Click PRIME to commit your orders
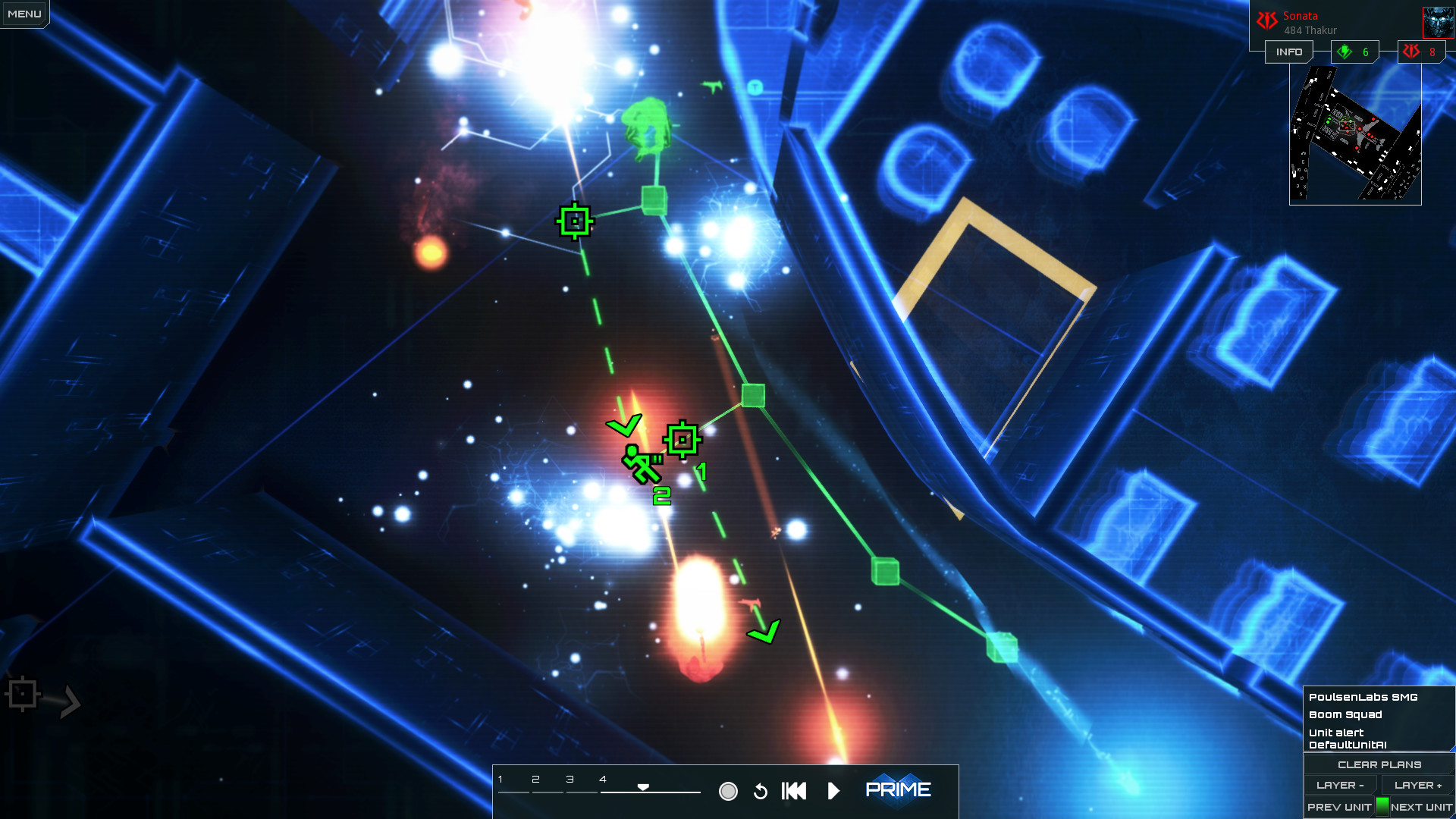 [x=899, y=789]
